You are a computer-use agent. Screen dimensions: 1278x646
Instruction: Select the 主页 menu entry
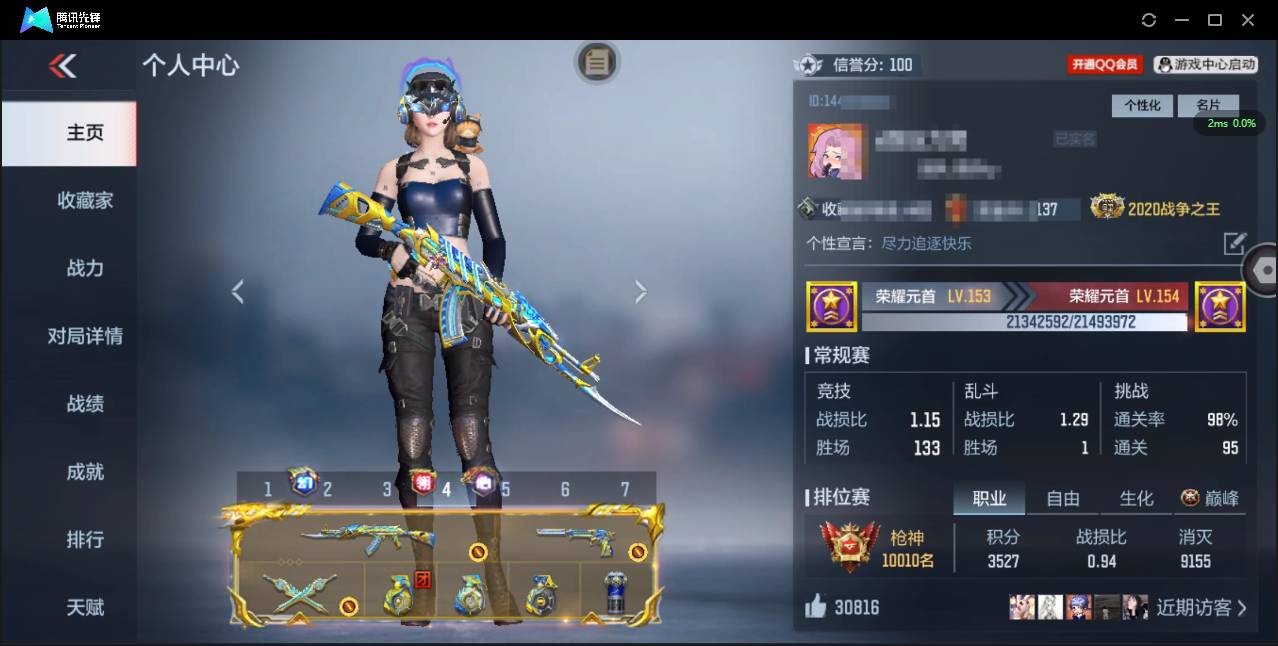click(x=85, y=133)
